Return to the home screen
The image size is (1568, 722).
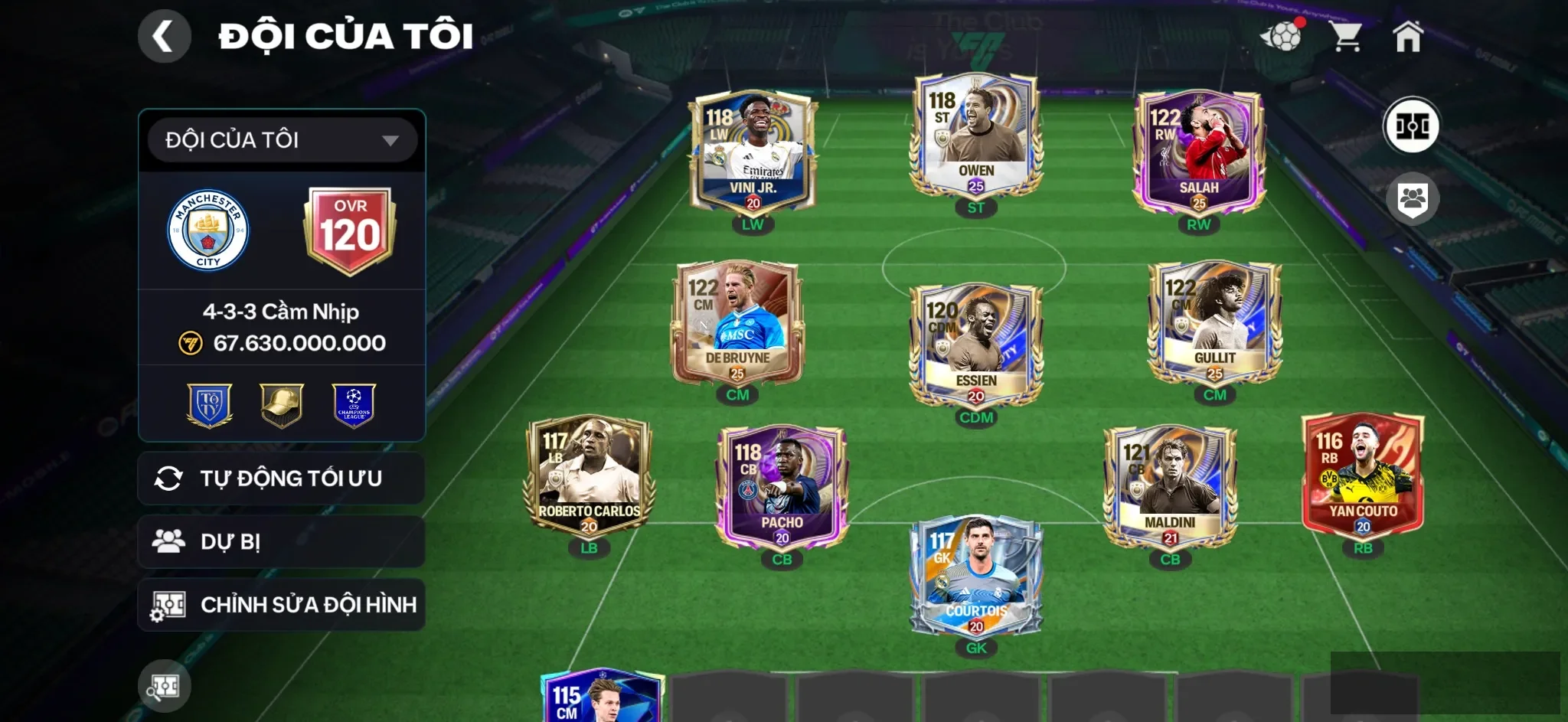1407,37
